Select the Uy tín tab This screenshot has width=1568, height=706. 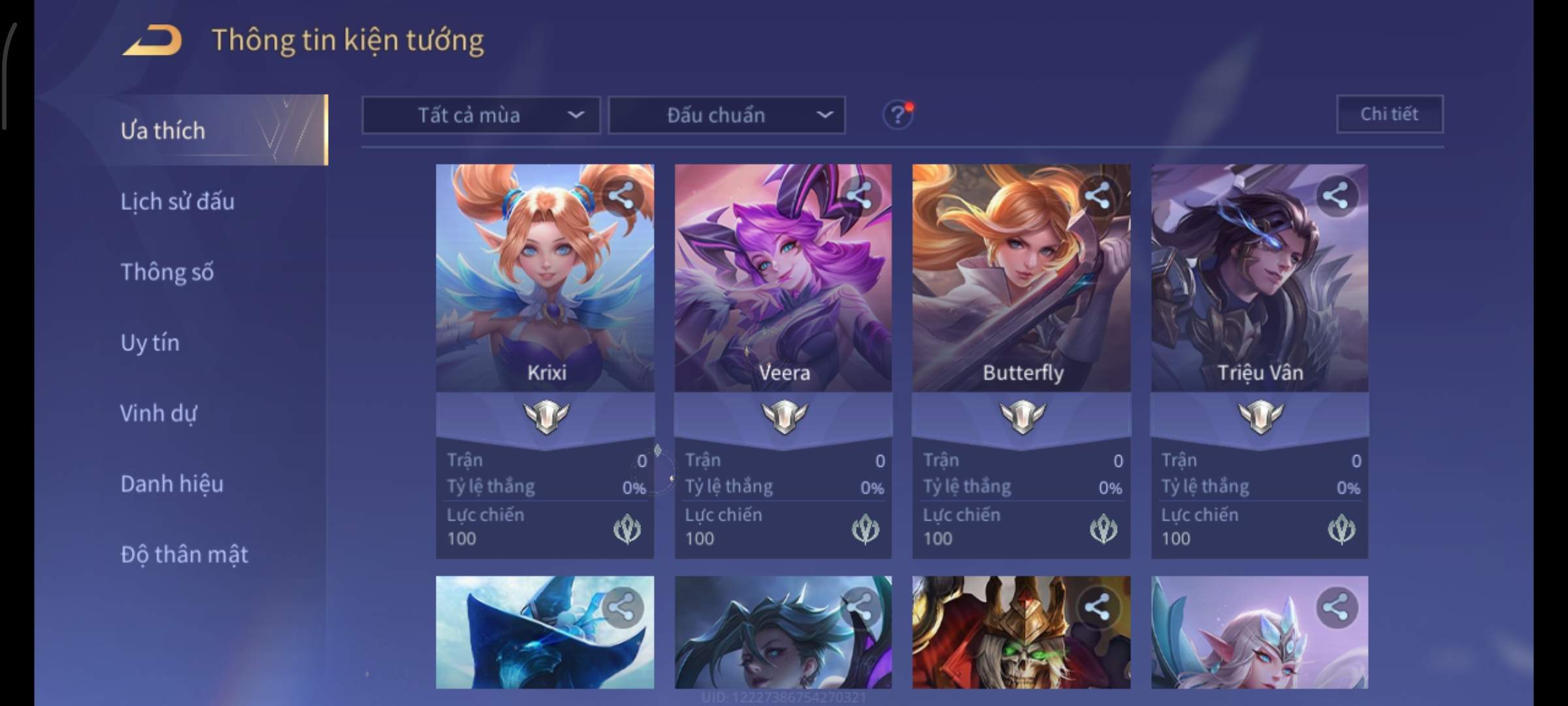click(x=150, y=343)
